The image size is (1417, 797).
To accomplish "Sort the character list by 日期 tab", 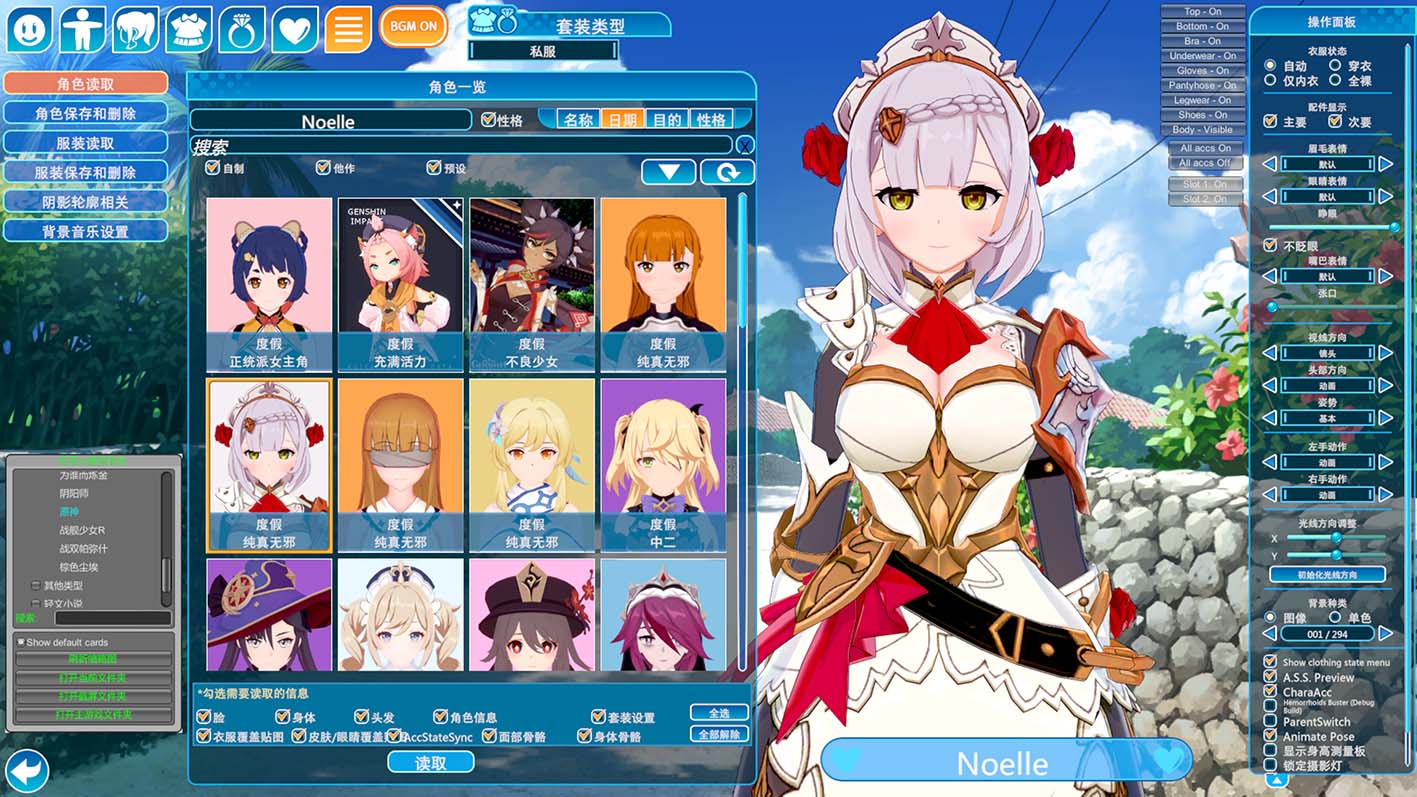I will click(x=622, y=120).
